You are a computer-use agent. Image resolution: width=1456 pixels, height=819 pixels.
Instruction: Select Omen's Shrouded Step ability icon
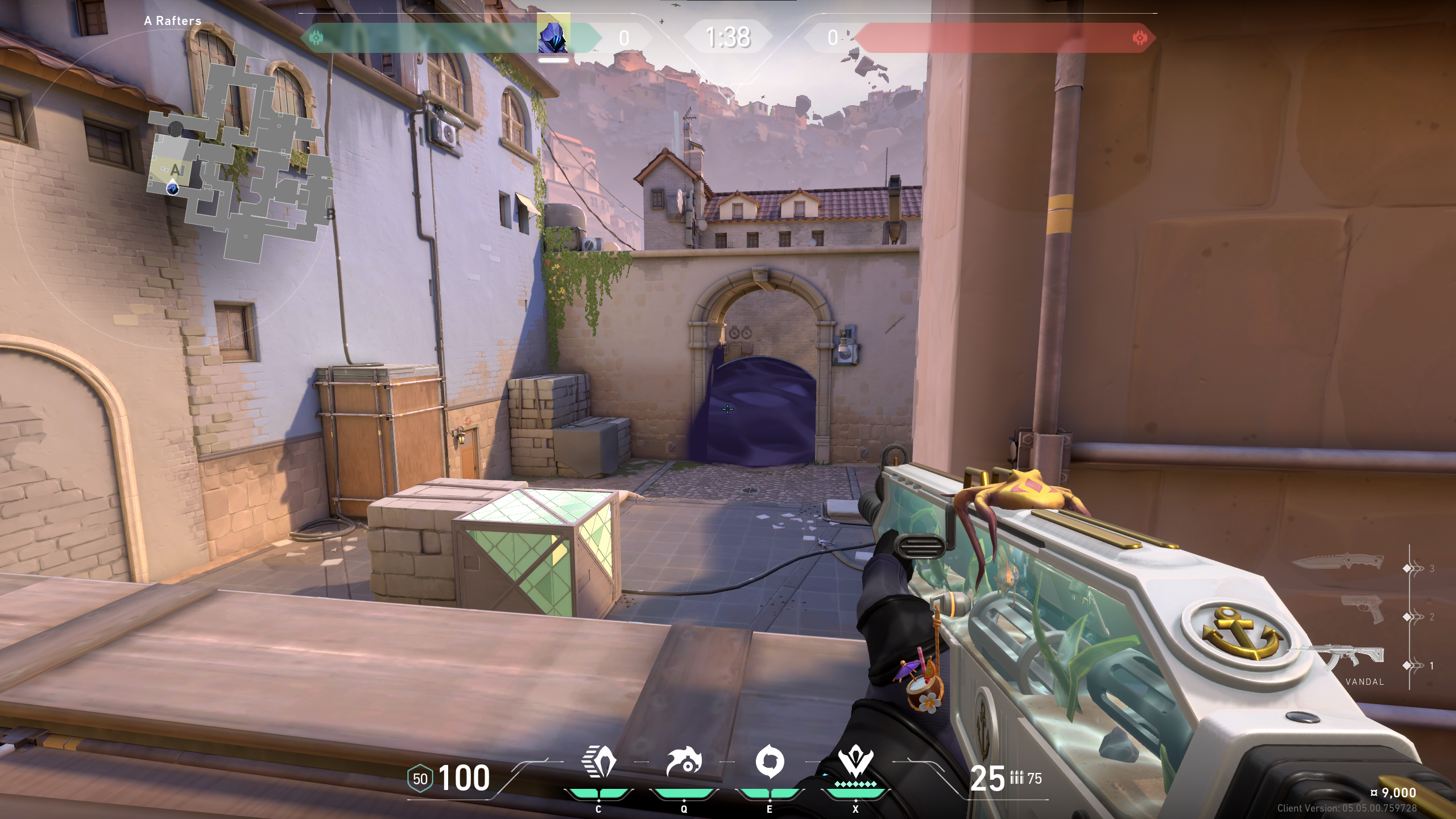tap(598, 762)
